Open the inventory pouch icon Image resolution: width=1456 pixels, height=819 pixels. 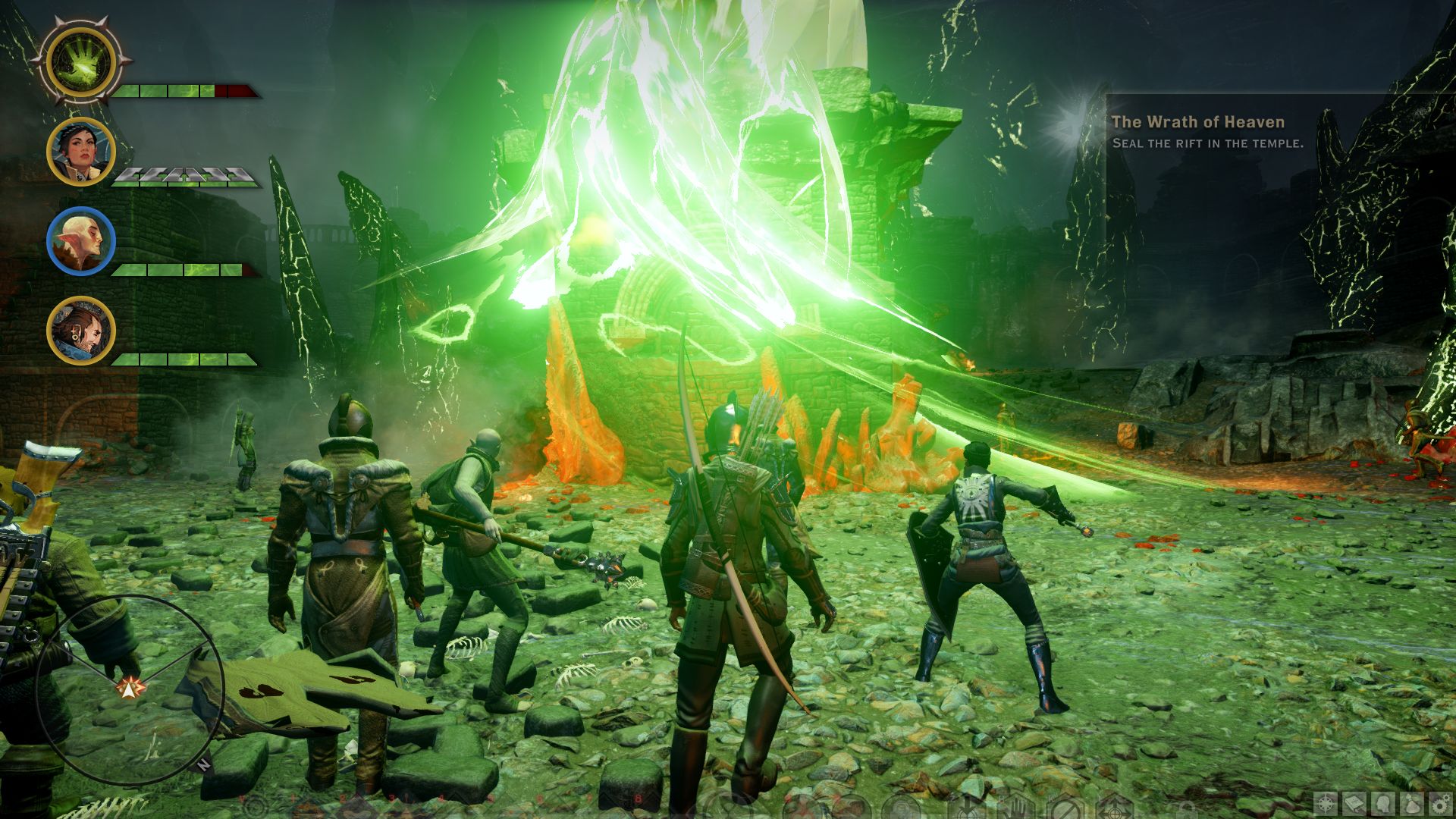pos(1412,803)
